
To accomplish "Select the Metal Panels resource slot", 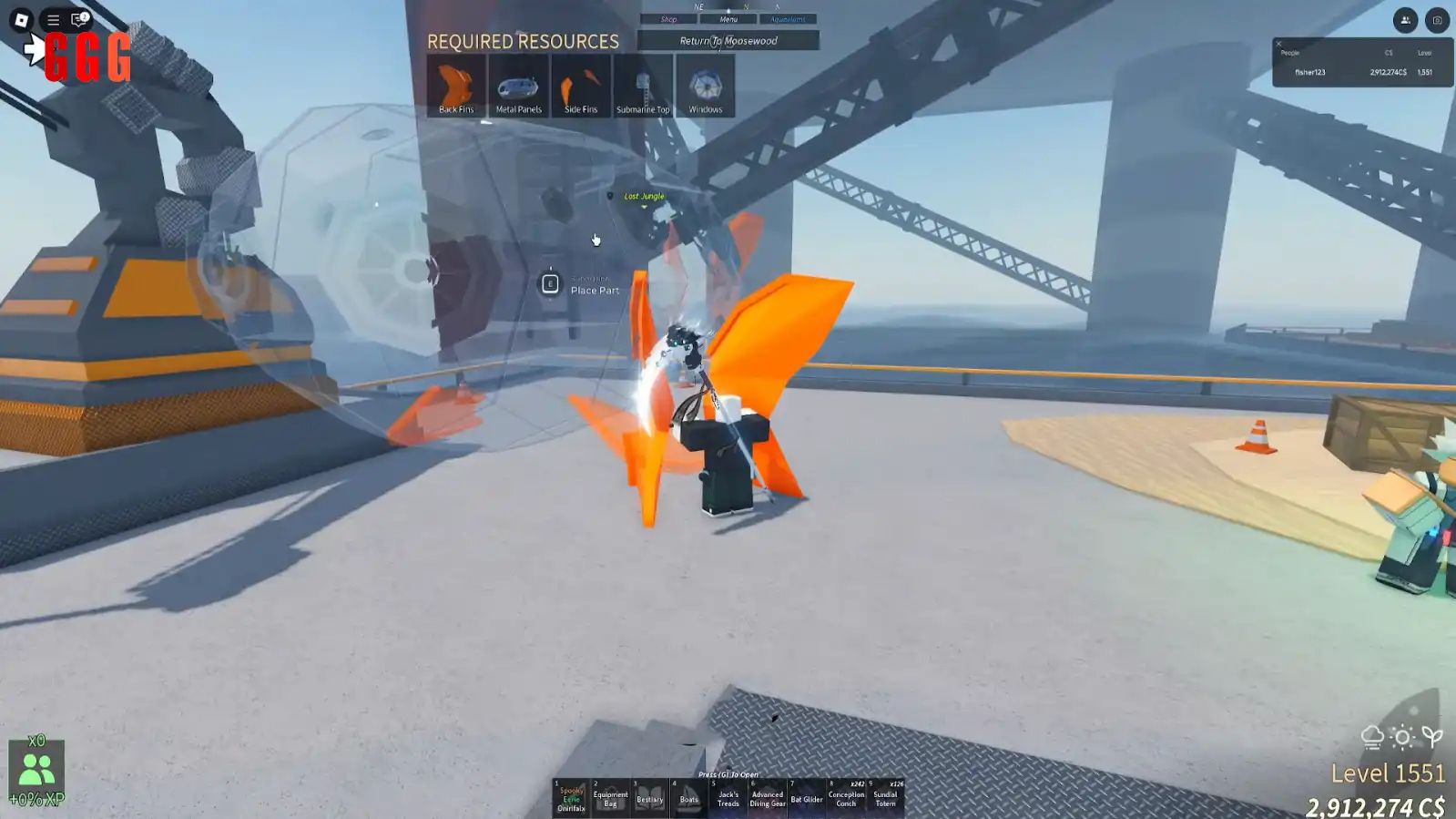I will [518, 87].
